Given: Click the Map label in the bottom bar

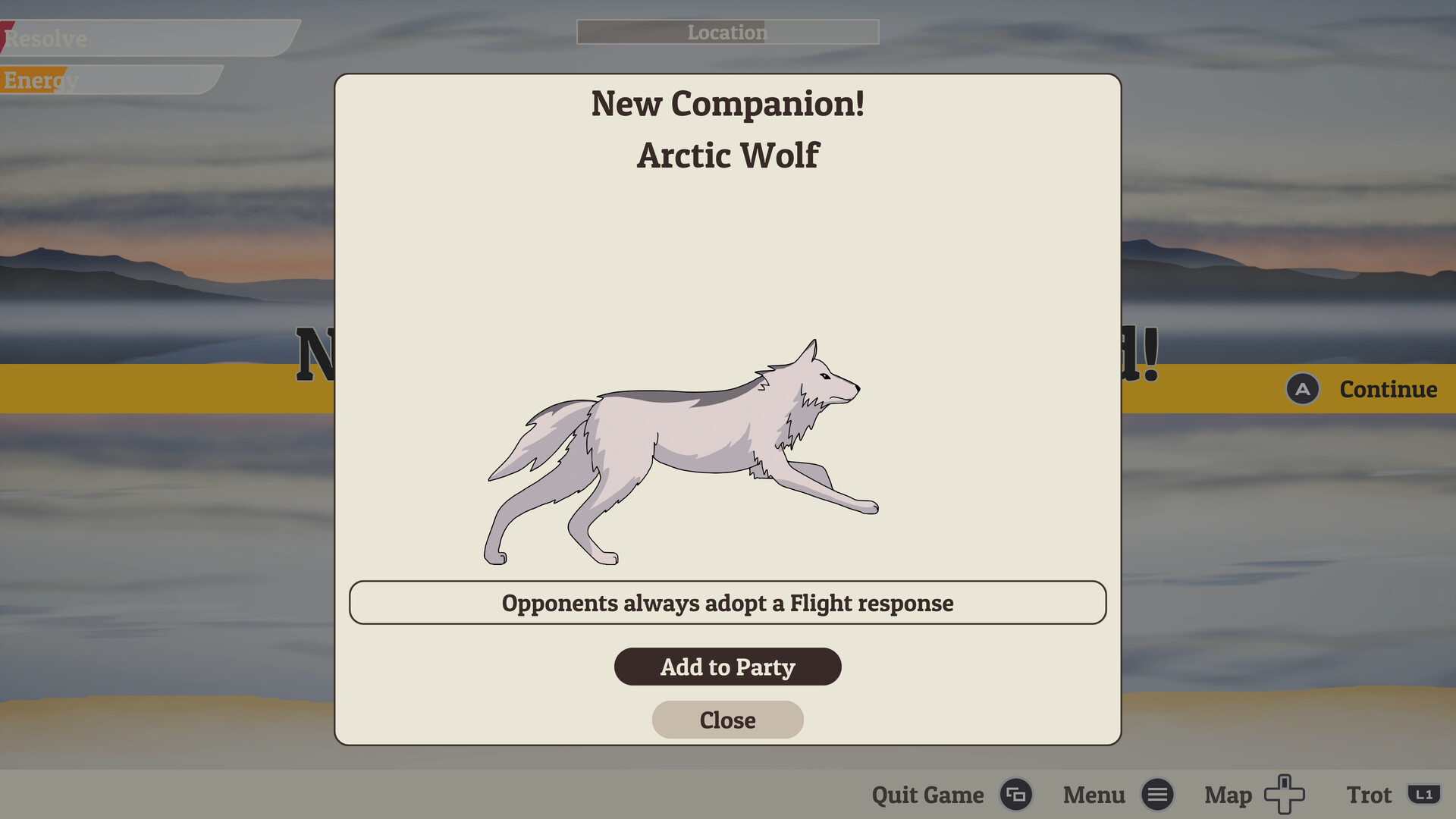Looking at the screenshot, I should click(x=1227, y=795).
